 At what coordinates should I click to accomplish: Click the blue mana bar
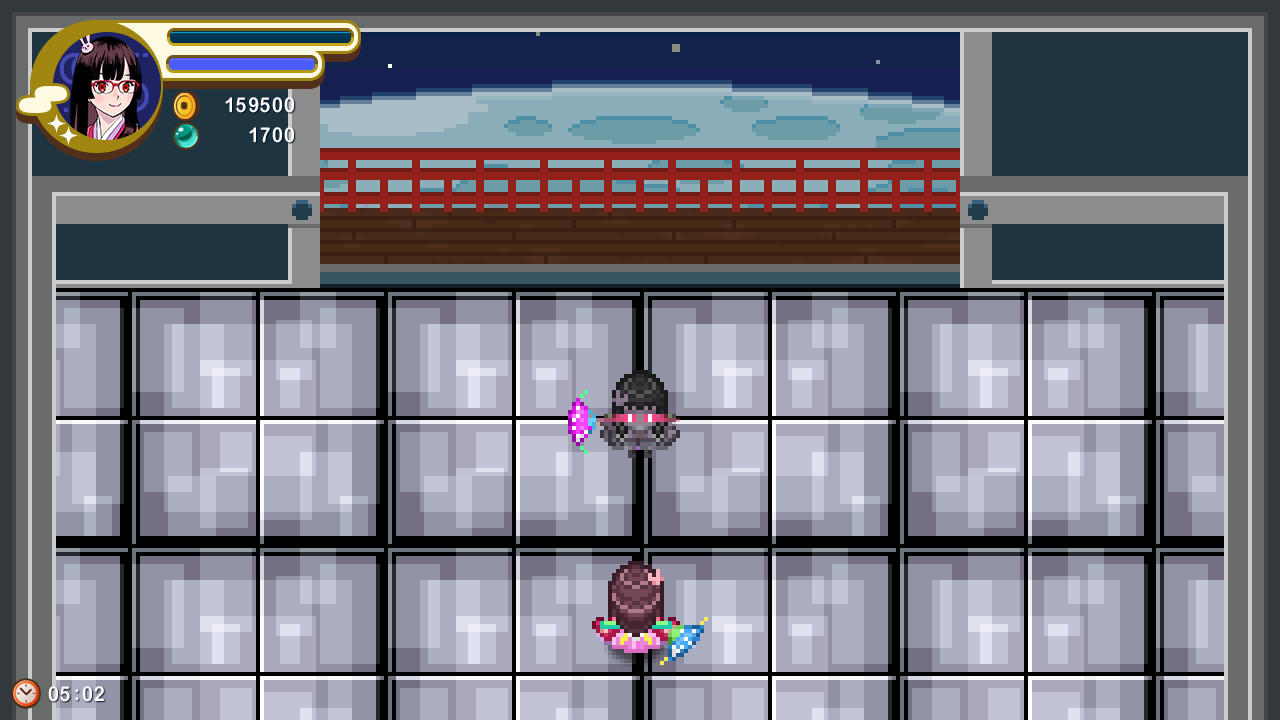coord(243,64)
